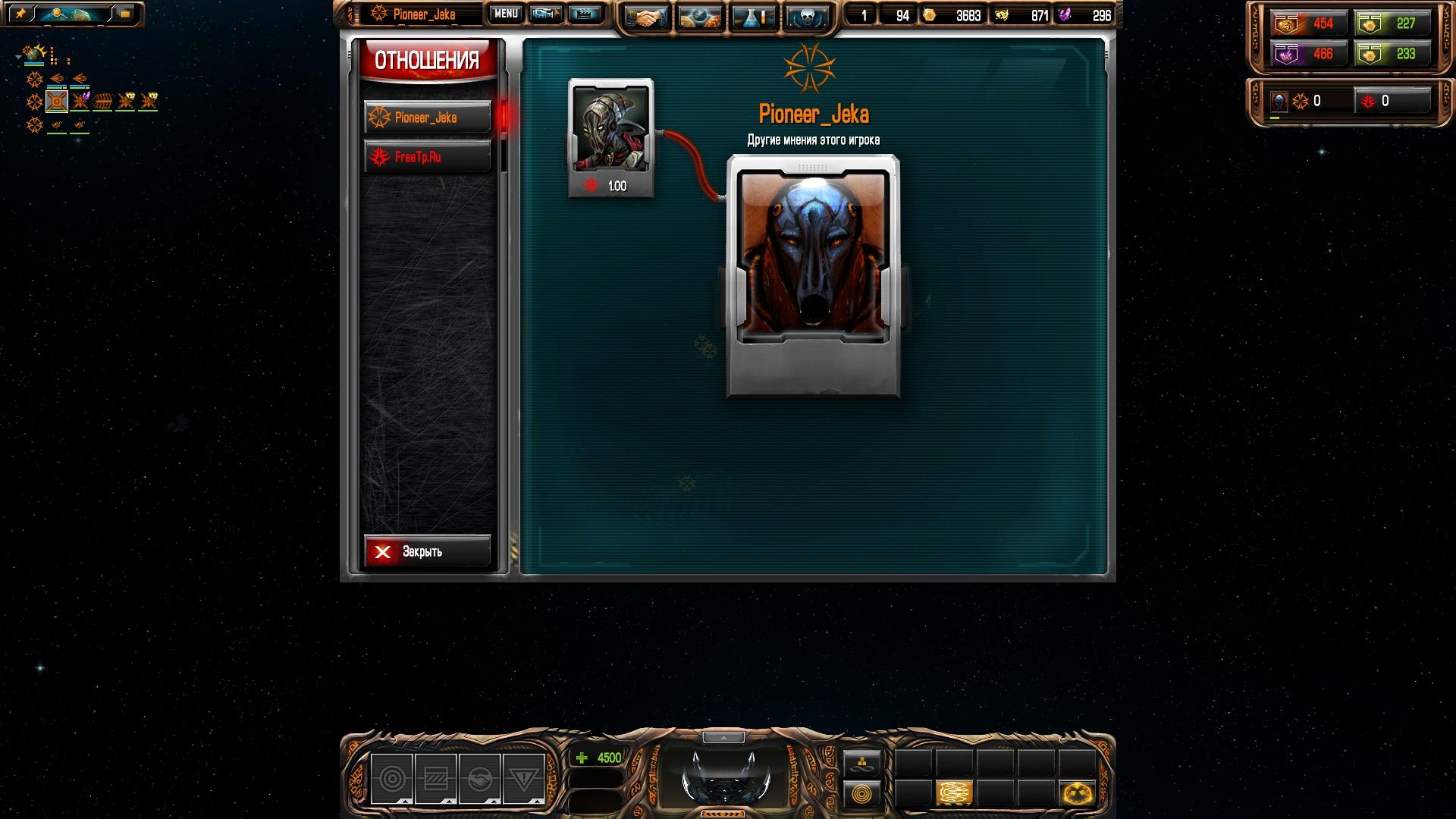Viewport: 1456px width, 819px height.
Task: Click the concentric rings button beside the command grid
Action: click(x=862, y=794)
